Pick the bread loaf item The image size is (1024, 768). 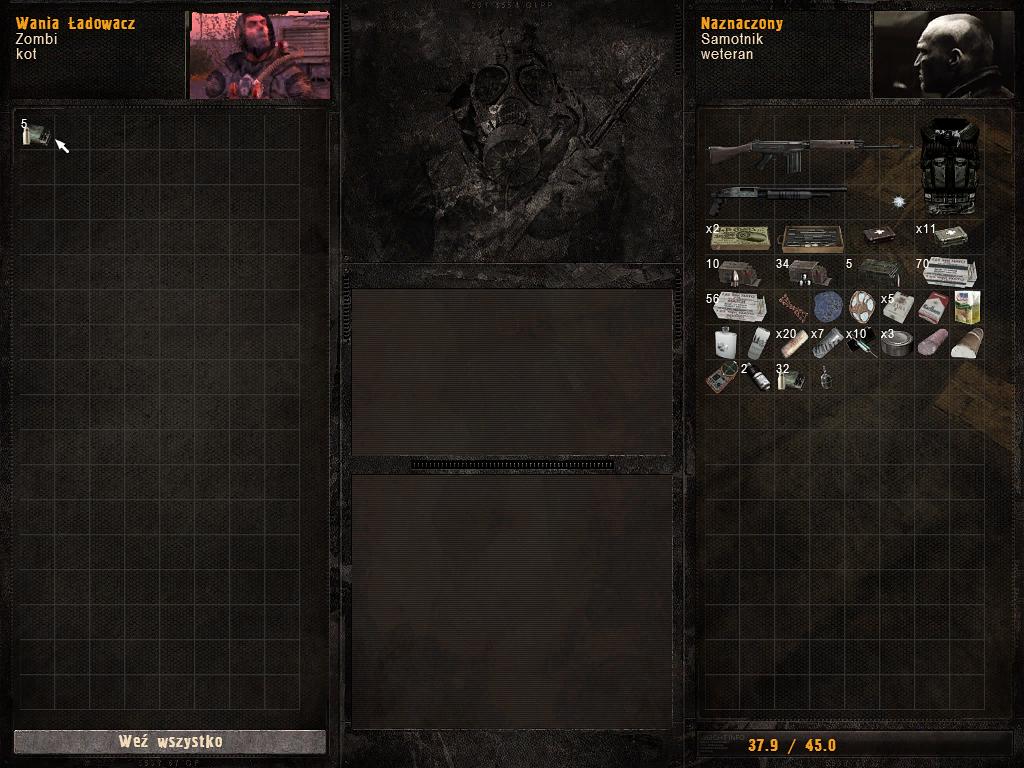(x=966, y=343)
